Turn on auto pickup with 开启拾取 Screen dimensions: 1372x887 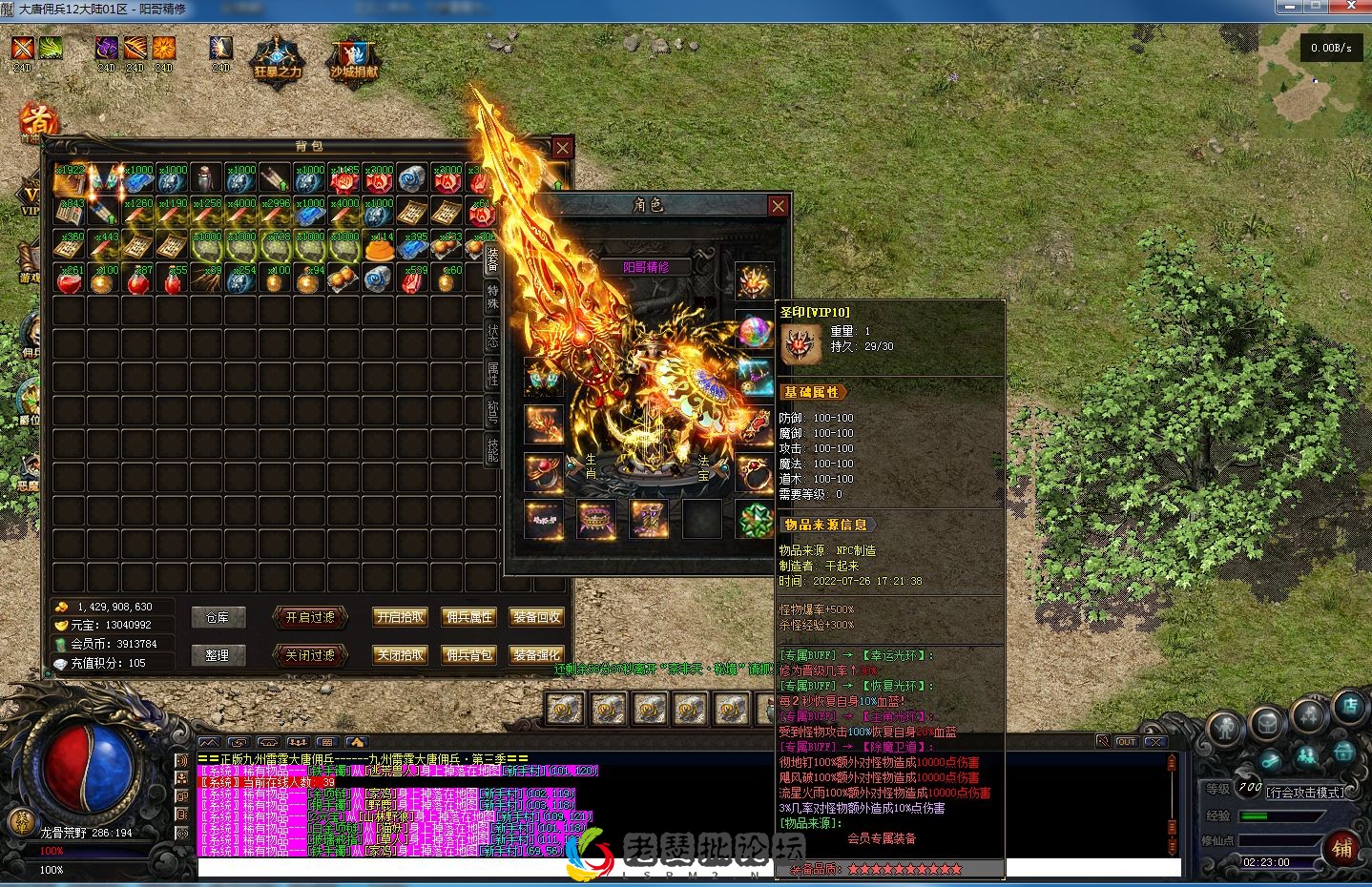point(400,618)
